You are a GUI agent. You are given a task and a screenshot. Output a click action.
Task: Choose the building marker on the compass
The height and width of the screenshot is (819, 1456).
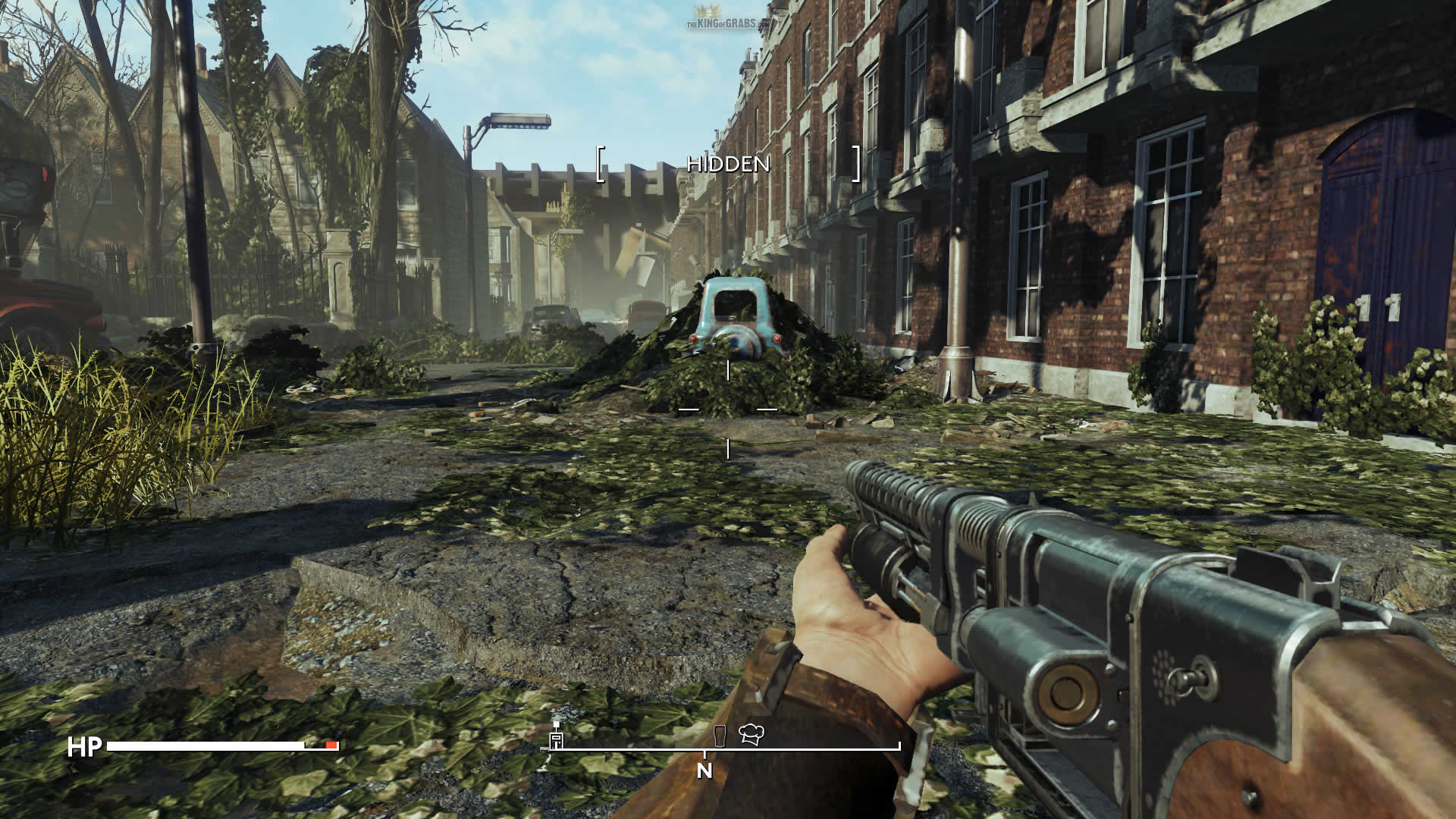(557, 738)
